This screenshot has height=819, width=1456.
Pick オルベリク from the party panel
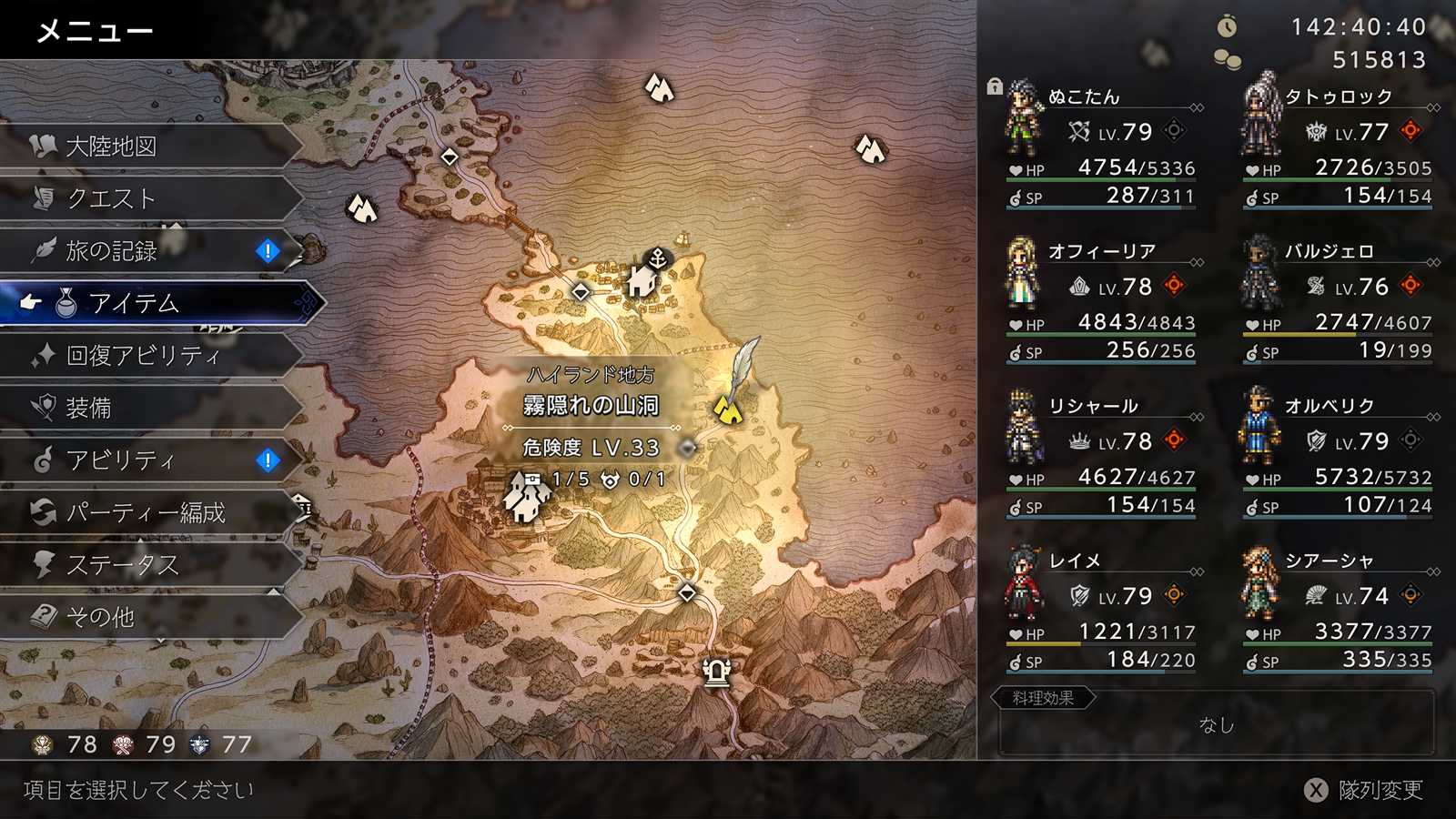tap(1338, 455)
